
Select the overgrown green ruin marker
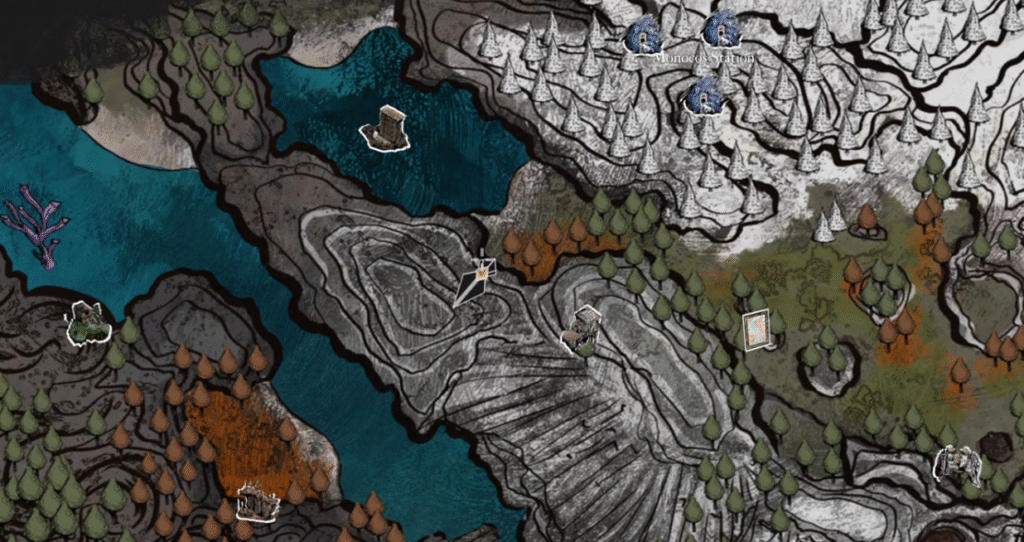pos(88,322)
